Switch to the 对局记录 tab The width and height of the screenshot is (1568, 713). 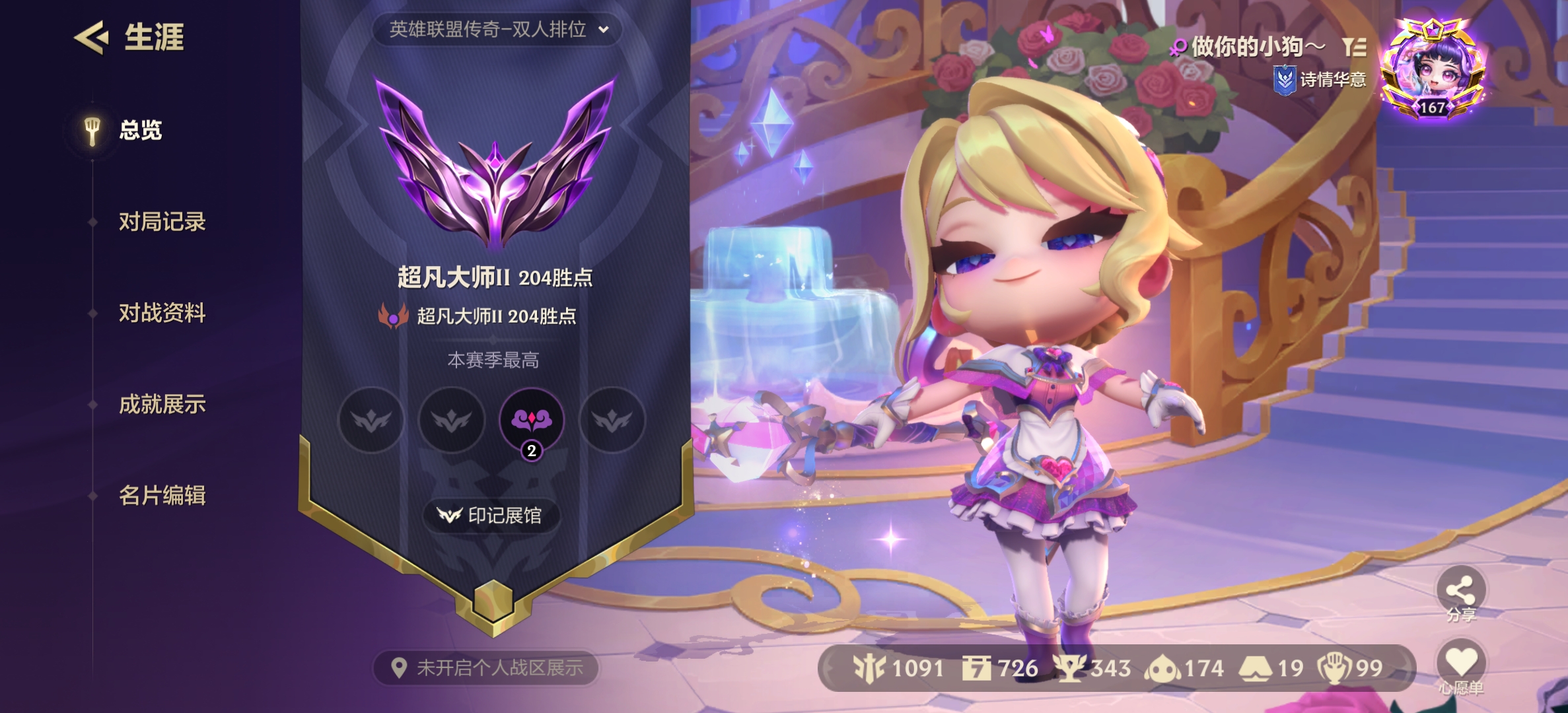(162, 222)
